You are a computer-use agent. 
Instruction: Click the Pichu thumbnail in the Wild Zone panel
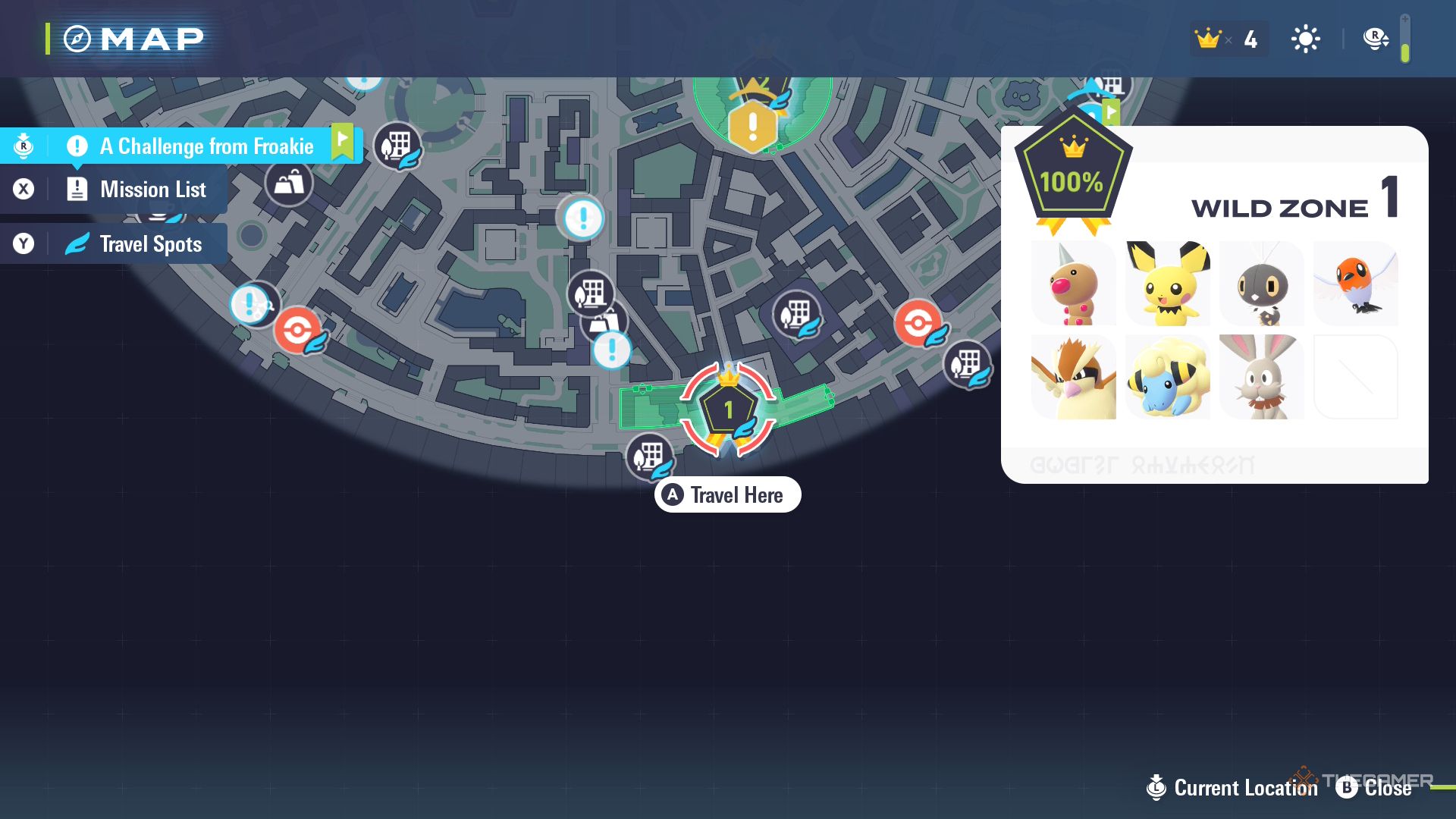1168,284
